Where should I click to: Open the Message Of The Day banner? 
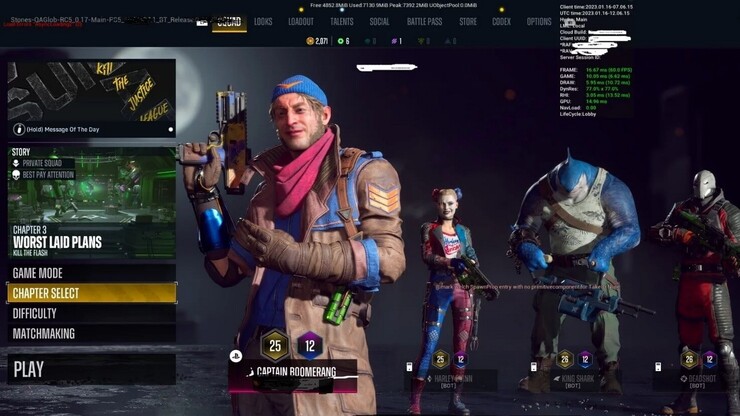pyautogui.click(x=91, y=98)
